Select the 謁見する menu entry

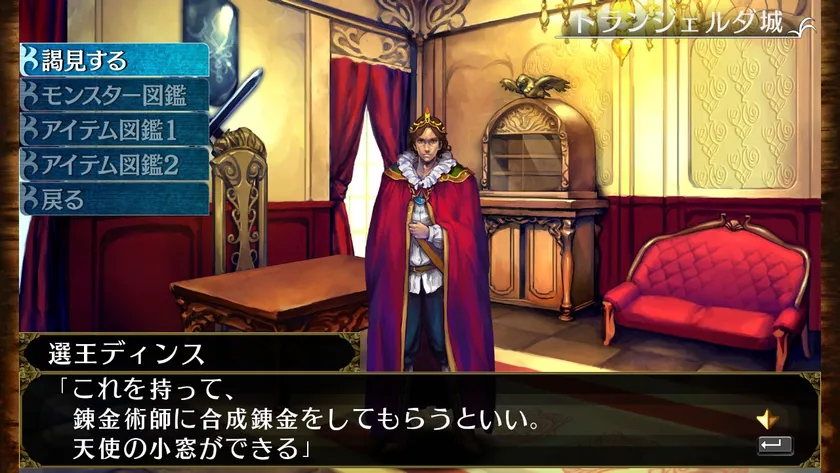[114, 60]
